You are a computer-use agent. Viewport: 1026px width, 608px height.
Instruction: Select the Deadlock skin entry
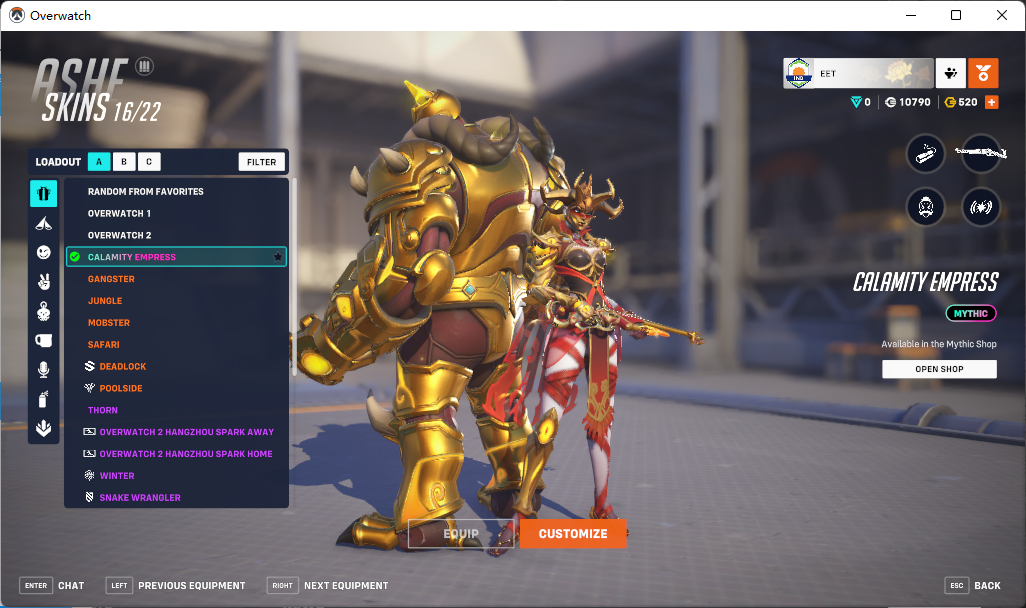122,367
